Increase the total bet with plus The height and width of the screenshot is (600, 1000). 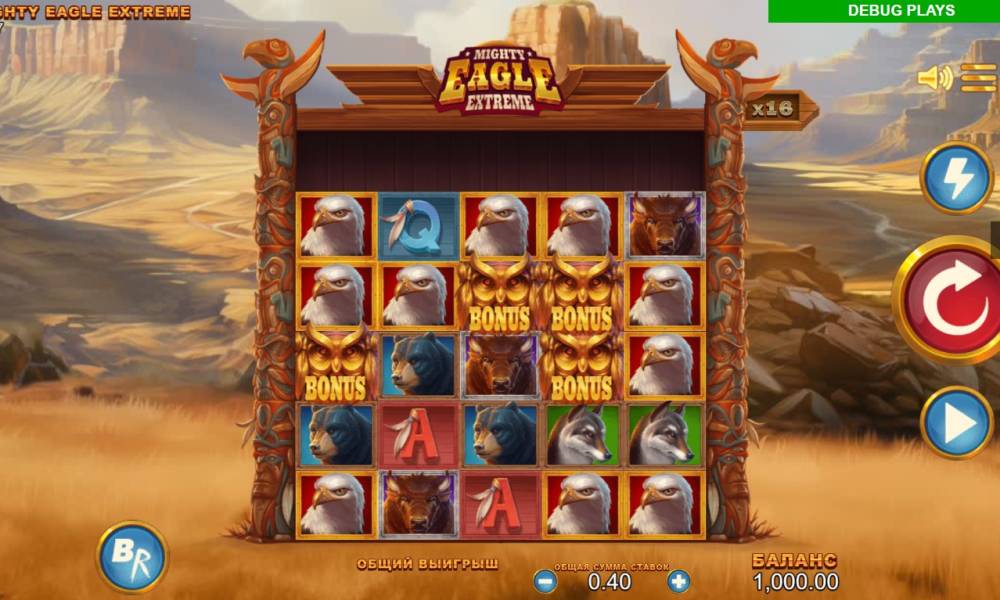tap(679, 581)
